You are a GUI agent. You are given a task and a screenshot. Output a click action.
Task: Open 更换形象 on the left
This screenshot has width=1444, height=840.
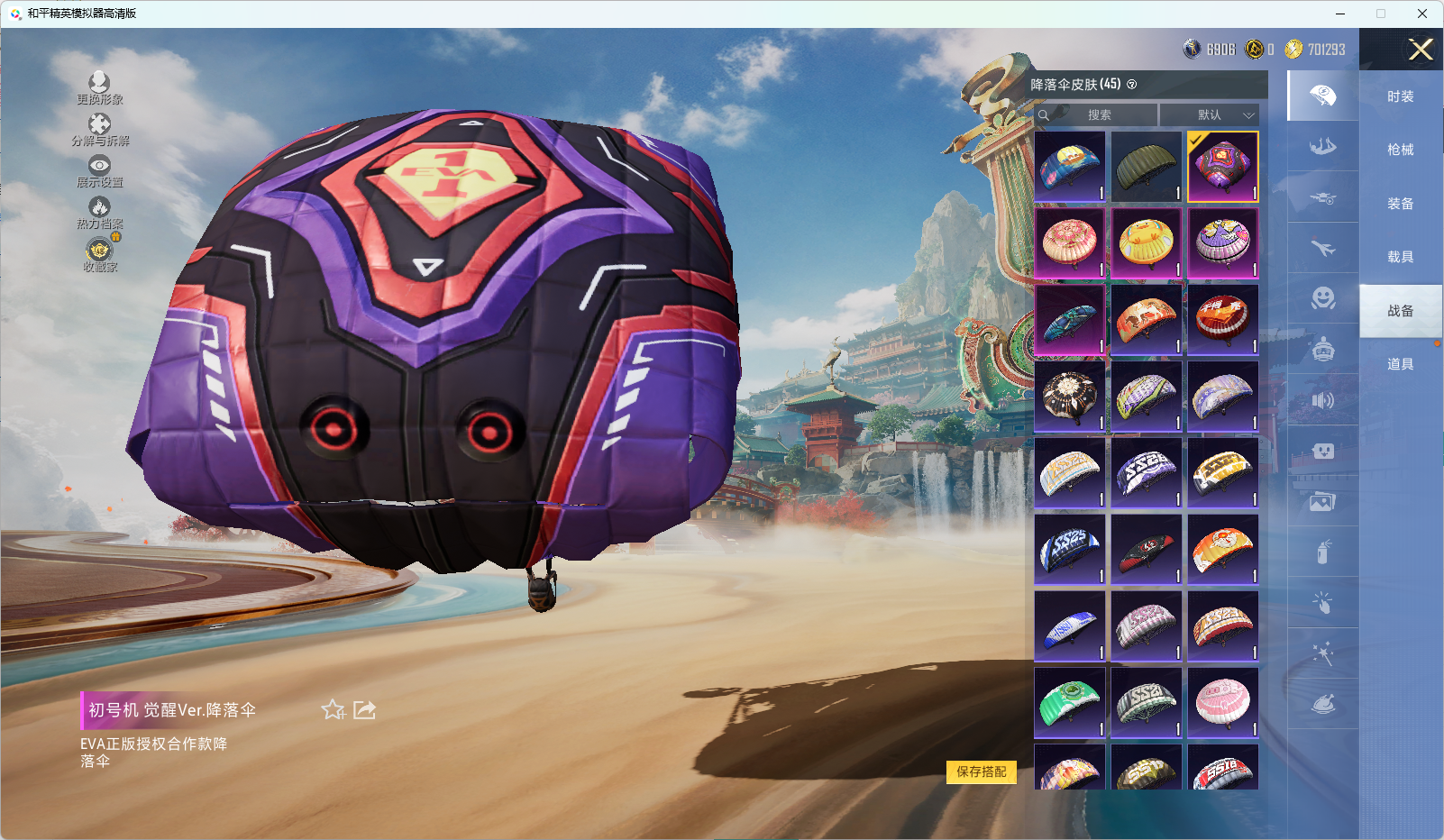[x=99, y=87]
